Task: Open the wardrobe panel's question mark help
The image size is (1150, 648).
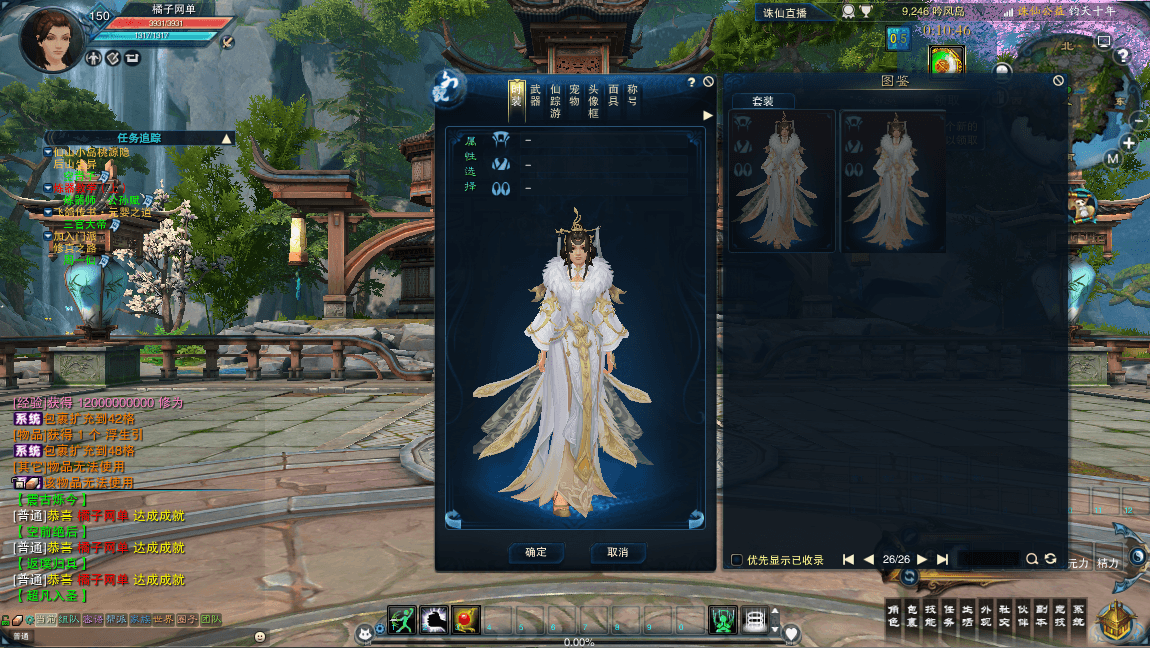Action: click(690, 82)
